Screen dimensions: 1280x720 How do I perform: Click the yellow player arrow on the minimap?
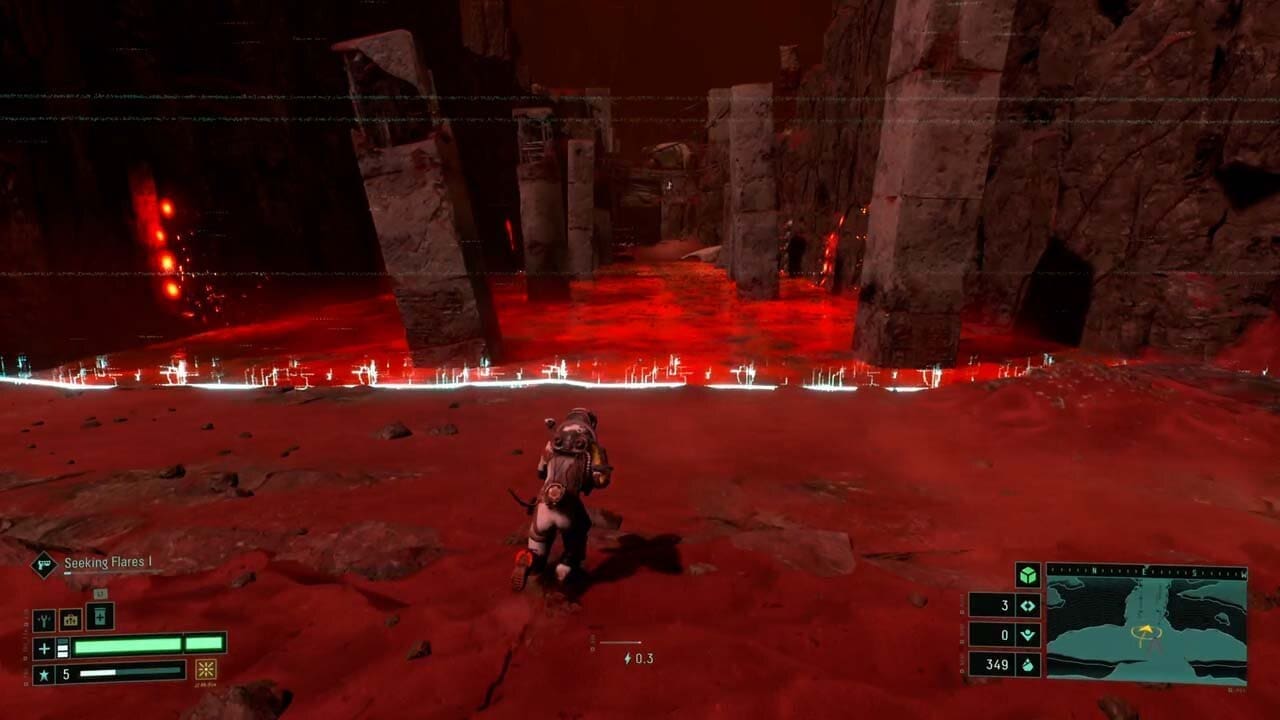point(1147,631)
